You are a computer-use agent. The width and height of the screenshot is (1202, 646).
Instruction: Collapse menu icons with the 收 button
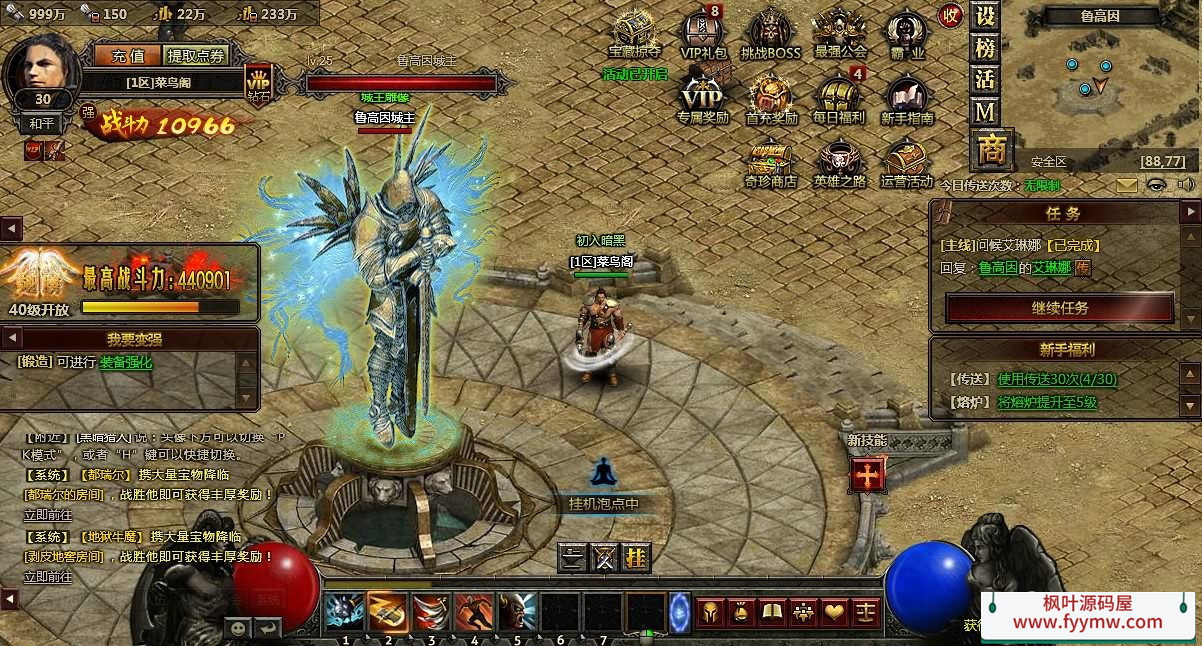tap(950, 16)
